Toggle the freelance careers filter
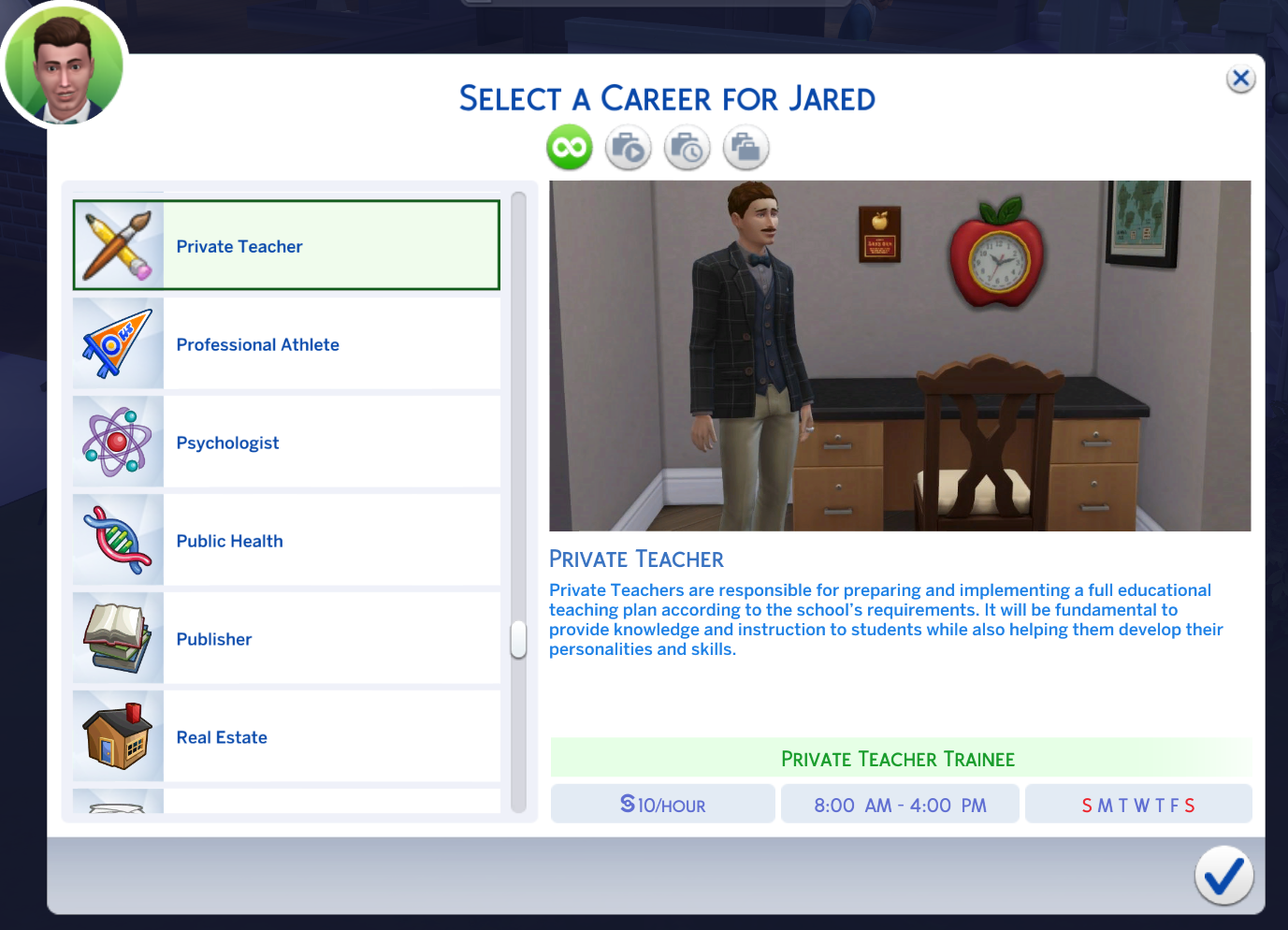This screenshot has height=930, width=1288. point(745,147)
